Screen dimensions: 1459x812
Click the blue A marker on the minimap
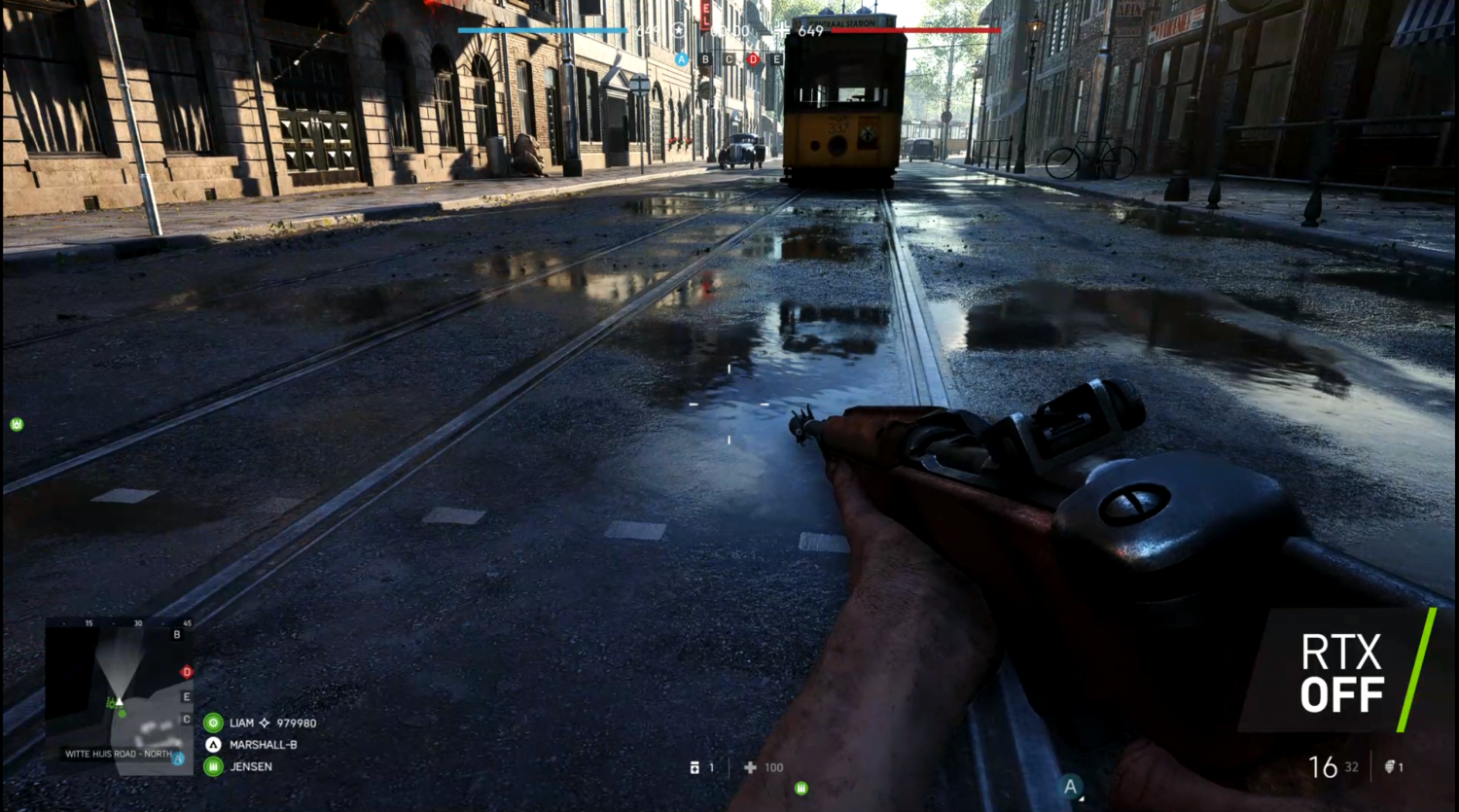click(178, 759)
